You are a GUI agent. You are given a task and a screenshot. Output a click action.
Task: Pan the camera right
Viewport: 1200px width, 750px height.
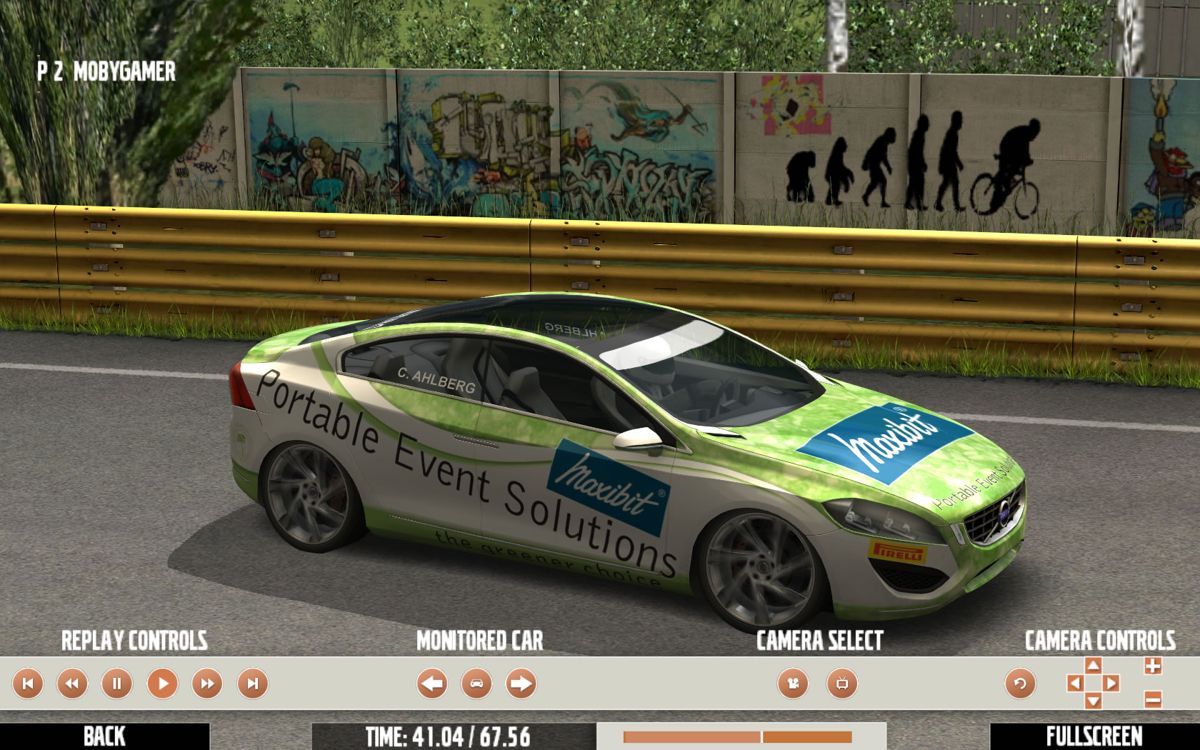tap(1111, 683)
